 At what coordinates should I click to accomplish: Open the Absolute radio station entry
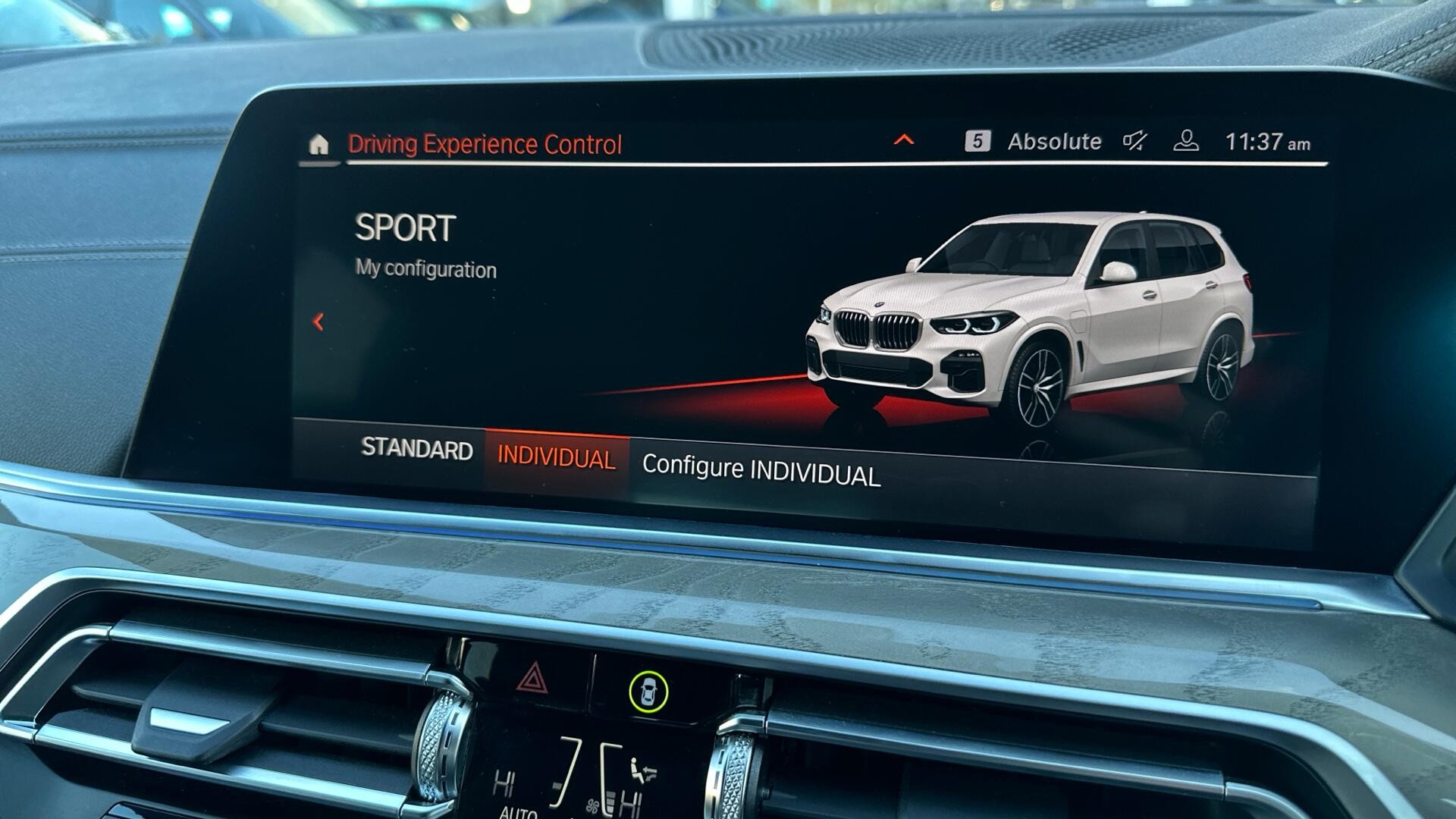(1053, 142)
